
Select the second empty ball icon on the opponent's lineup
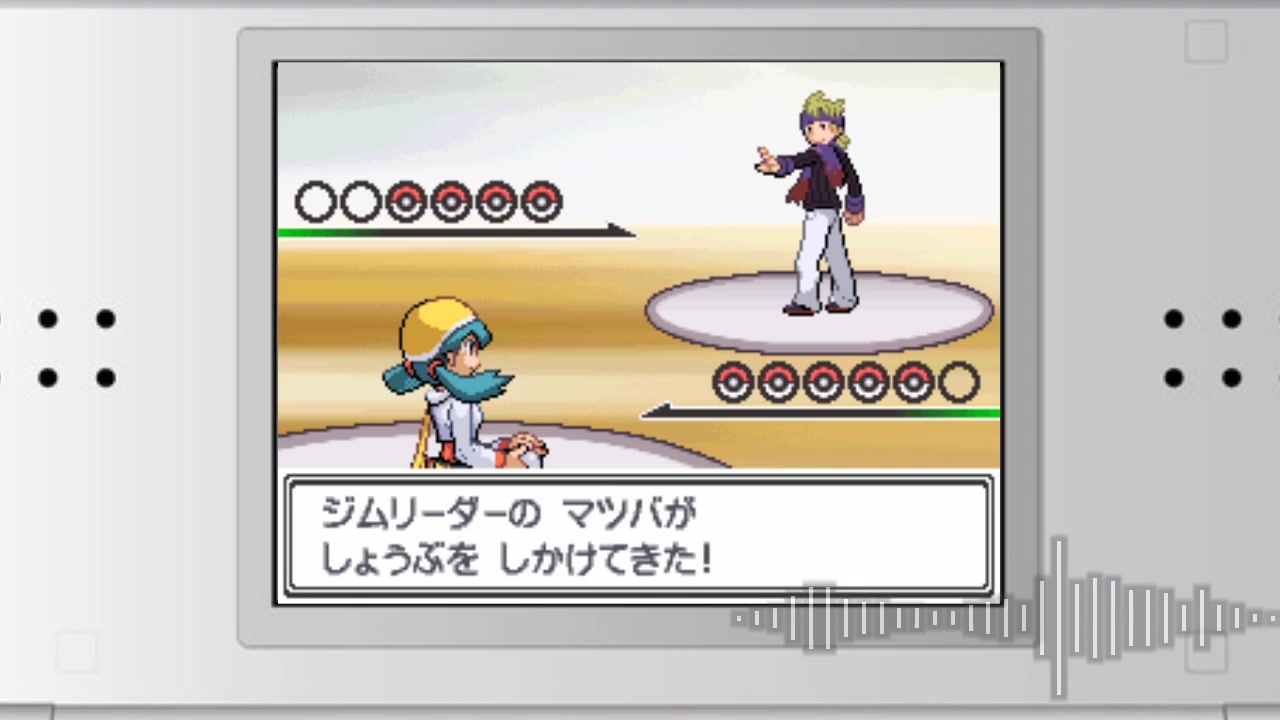pos(359,202)
